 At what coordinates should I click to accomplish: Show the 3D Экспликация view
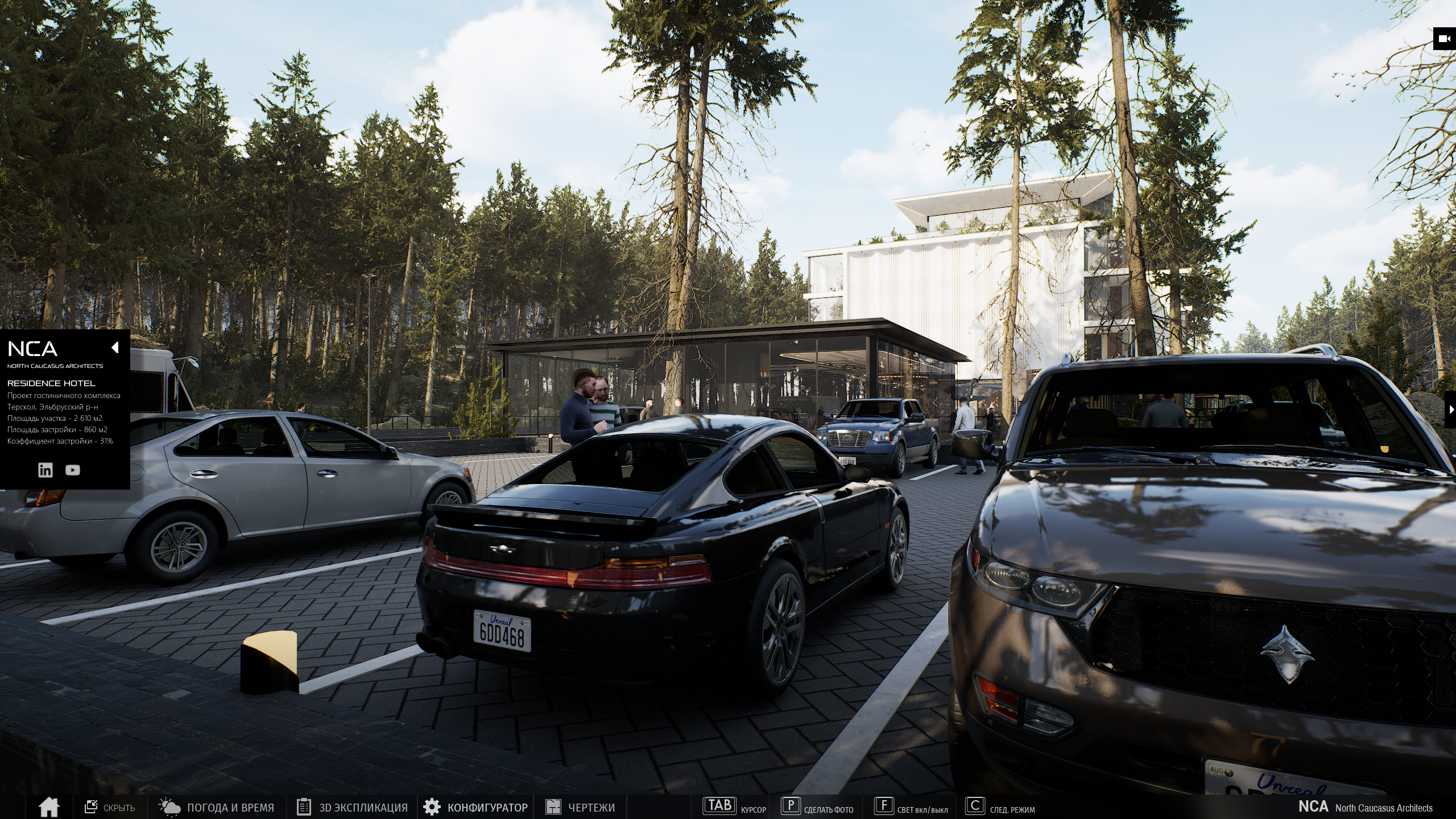click(x=352, y=808)
